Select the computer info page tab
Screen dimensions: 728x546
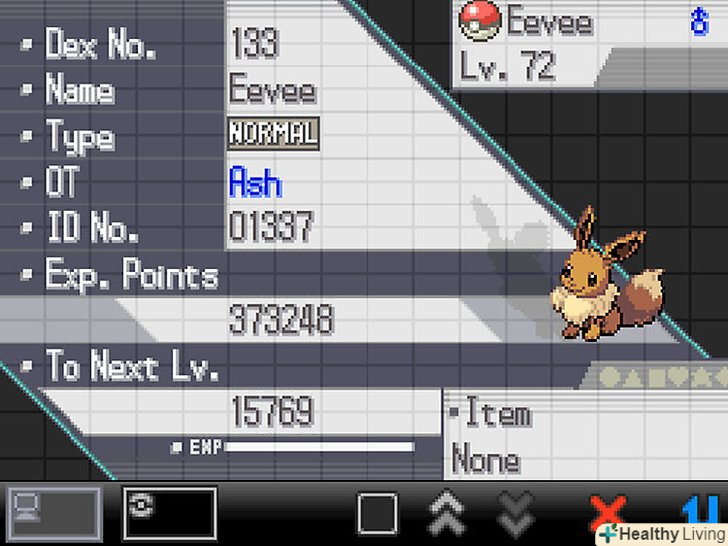click(x=54, y=514)
